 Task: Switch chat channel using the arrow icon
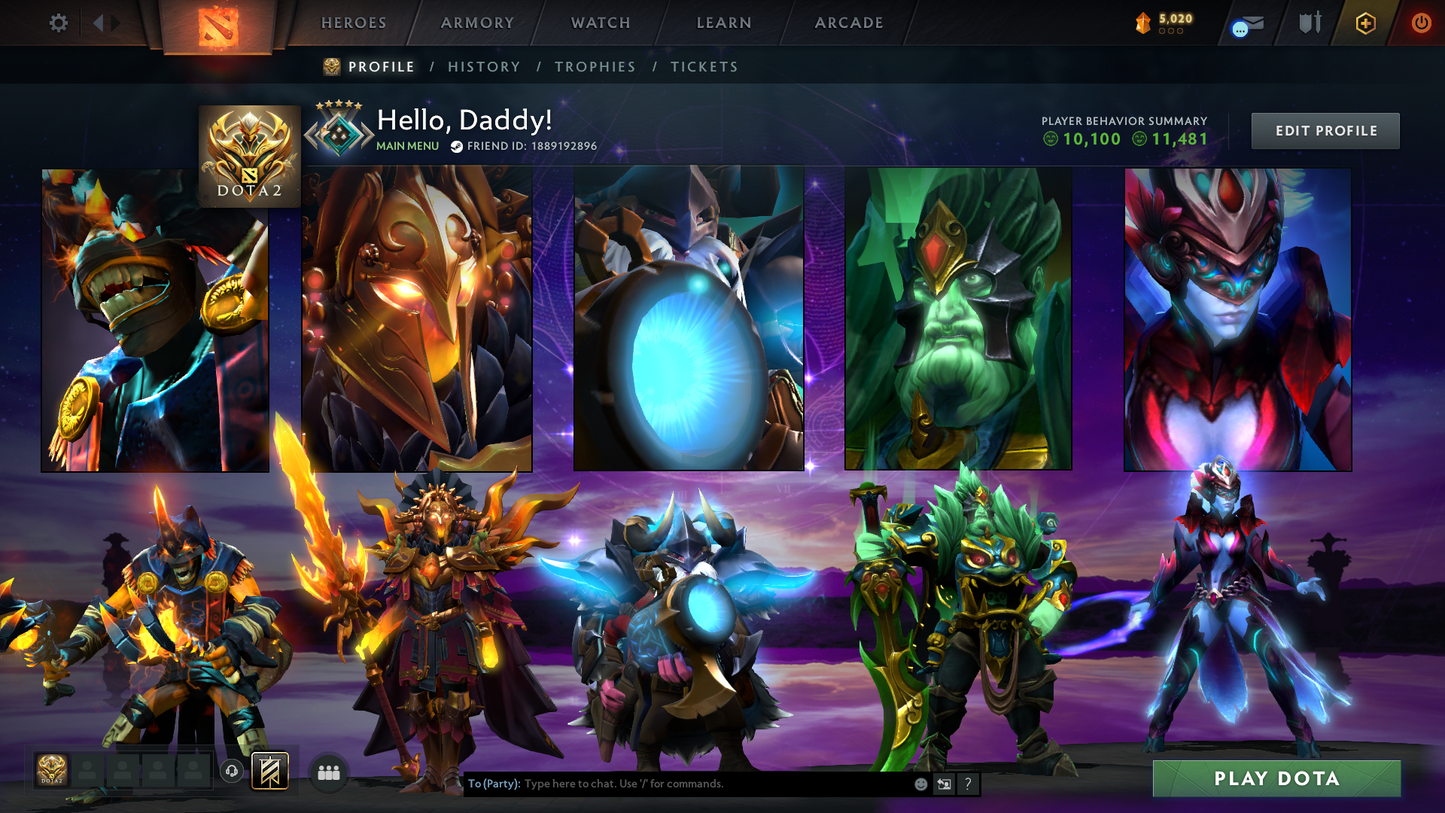(x=943, y=784)
